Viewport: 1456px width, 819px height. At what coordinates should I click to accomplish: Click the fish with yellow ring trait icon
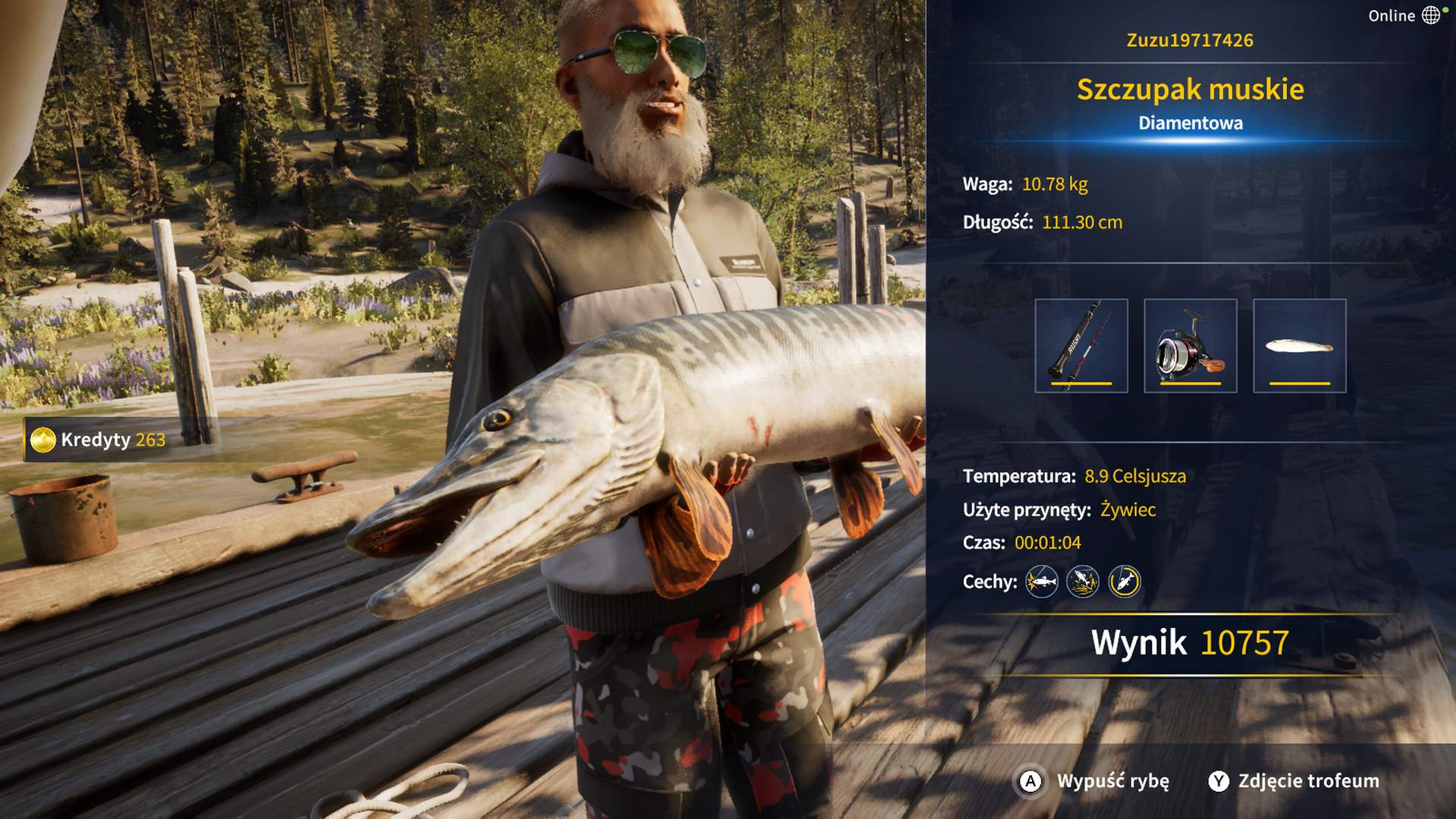[x=1124, y=582]
